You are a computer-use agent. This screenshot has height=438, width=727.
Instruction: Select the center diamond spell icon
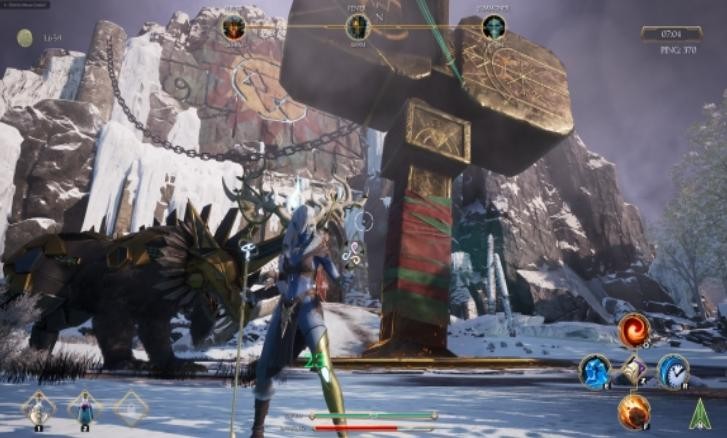click(x=634, y=371)
